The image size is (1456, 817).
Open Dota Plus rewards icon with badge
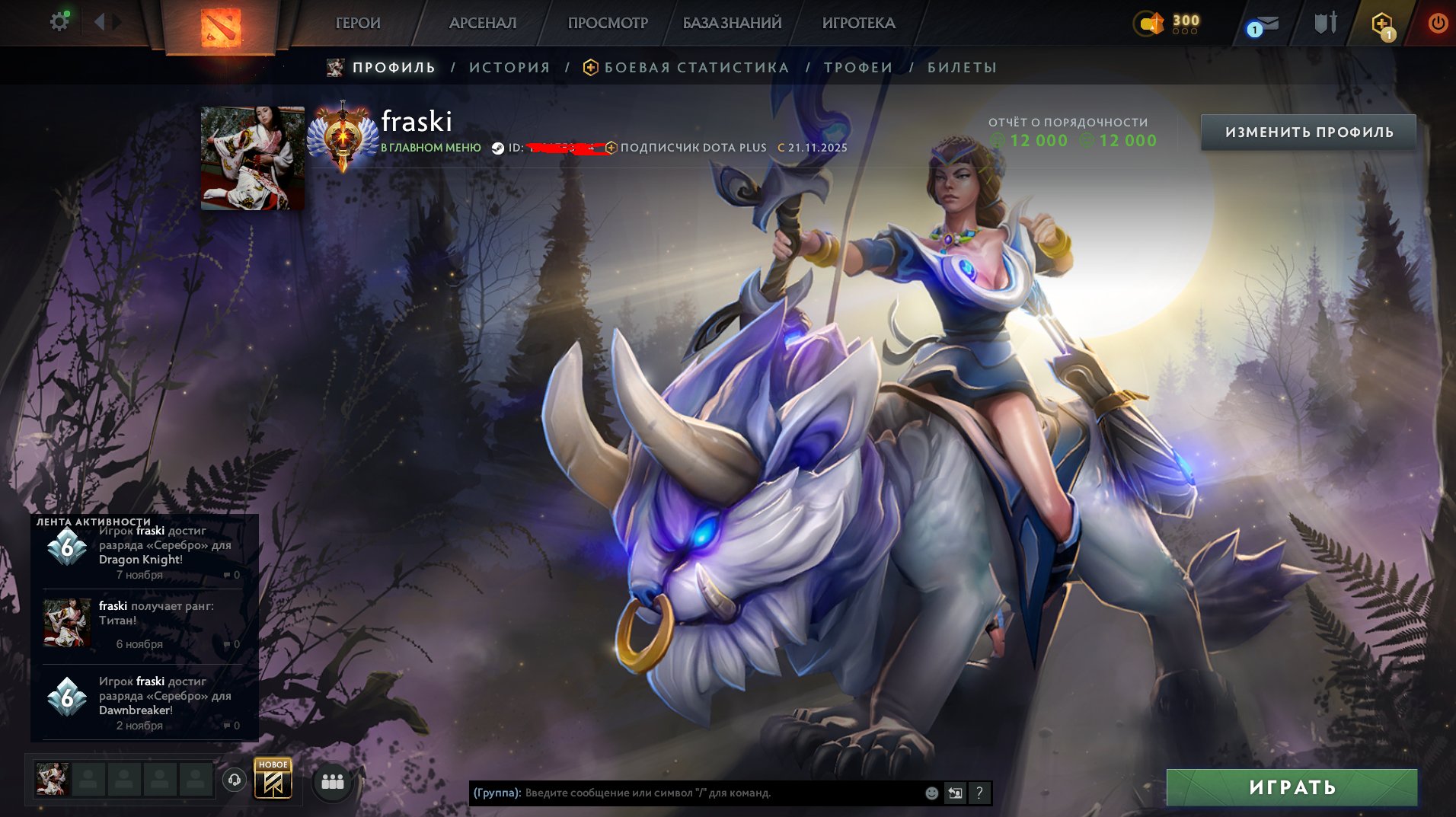point(1382,23)
